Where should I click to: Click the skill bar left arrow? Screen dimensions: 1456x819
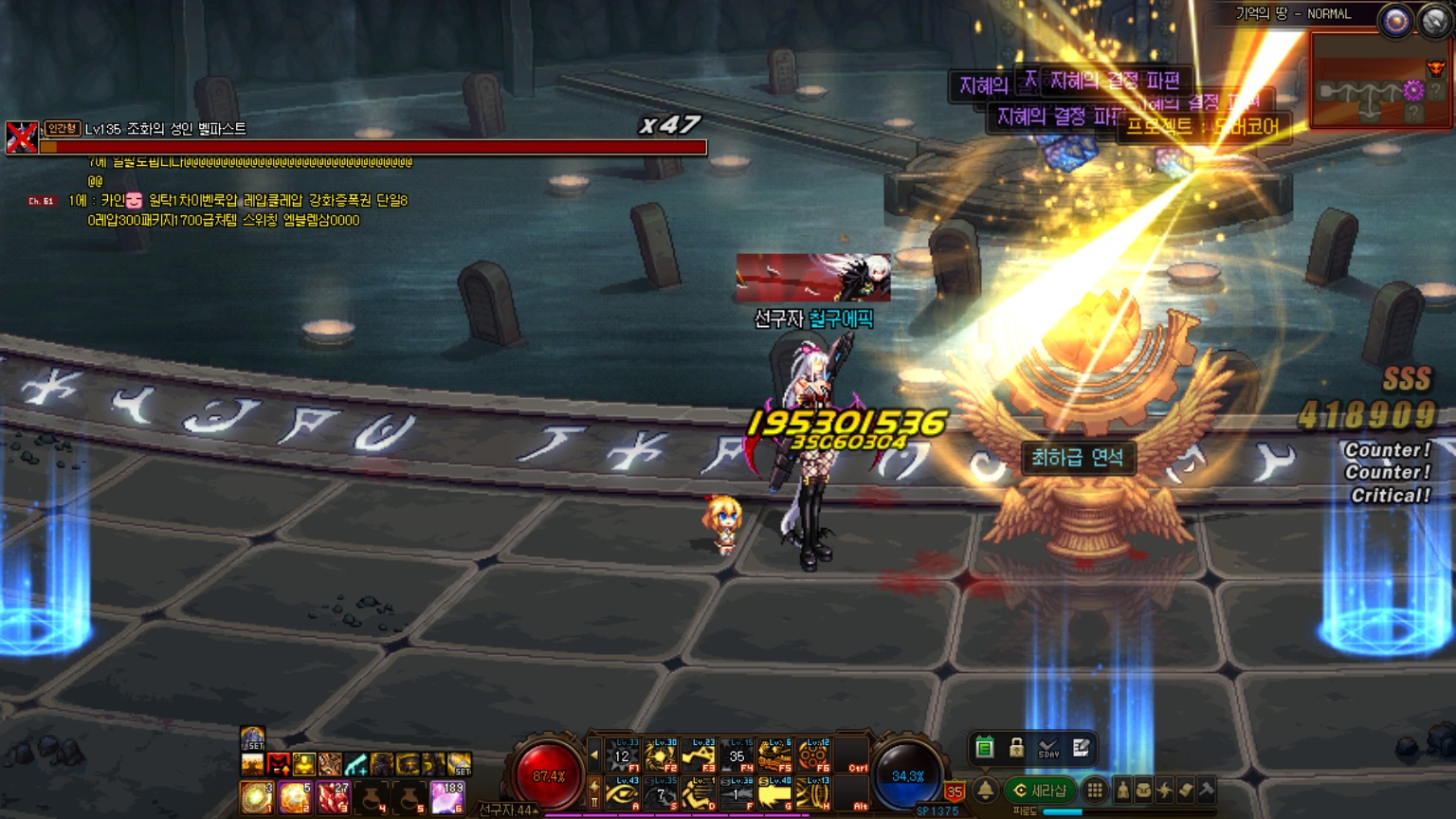click(594, 755)
